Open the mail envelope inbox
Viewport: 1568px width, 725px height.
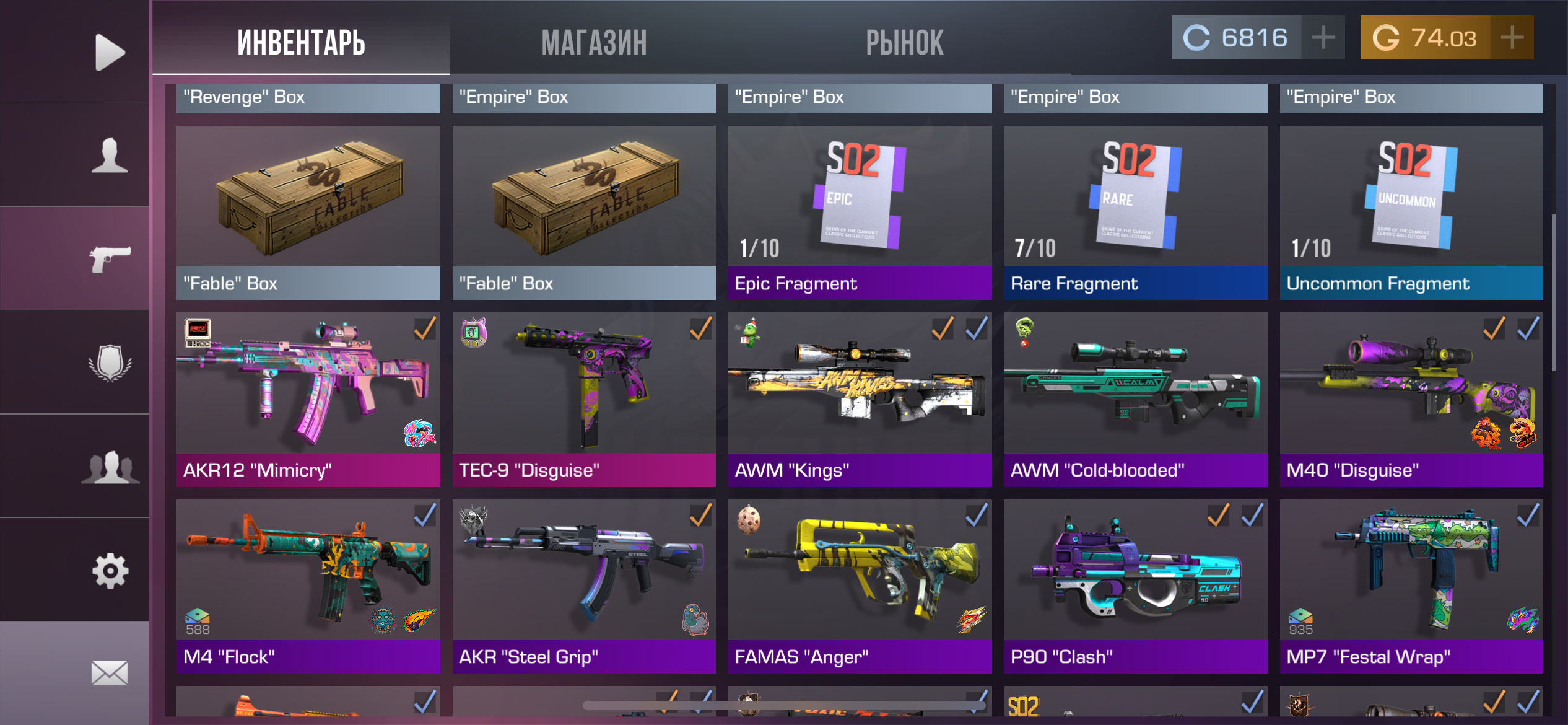click(x=110, y=673)
